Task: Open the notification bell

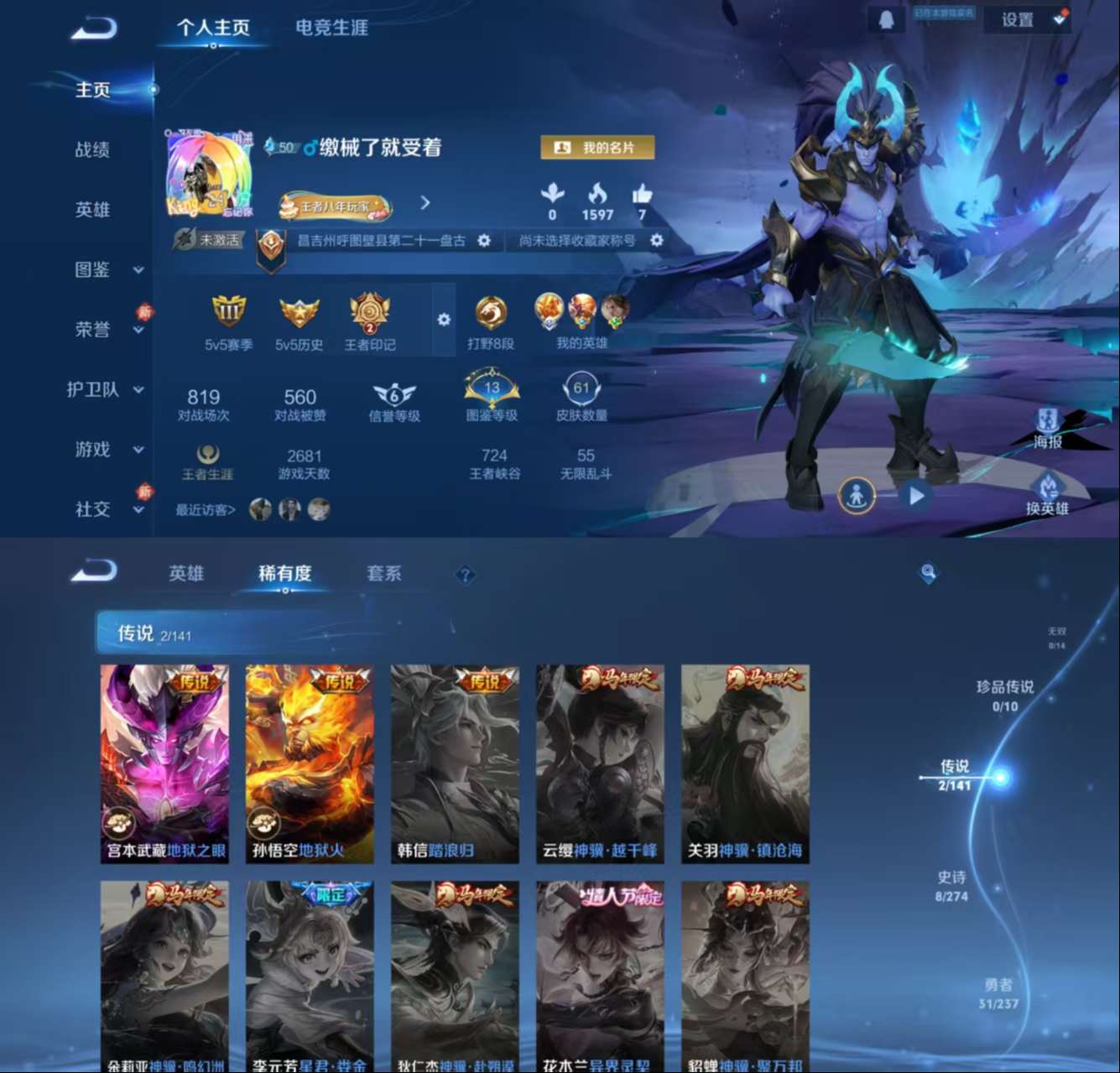Action: tap(888, 18)
